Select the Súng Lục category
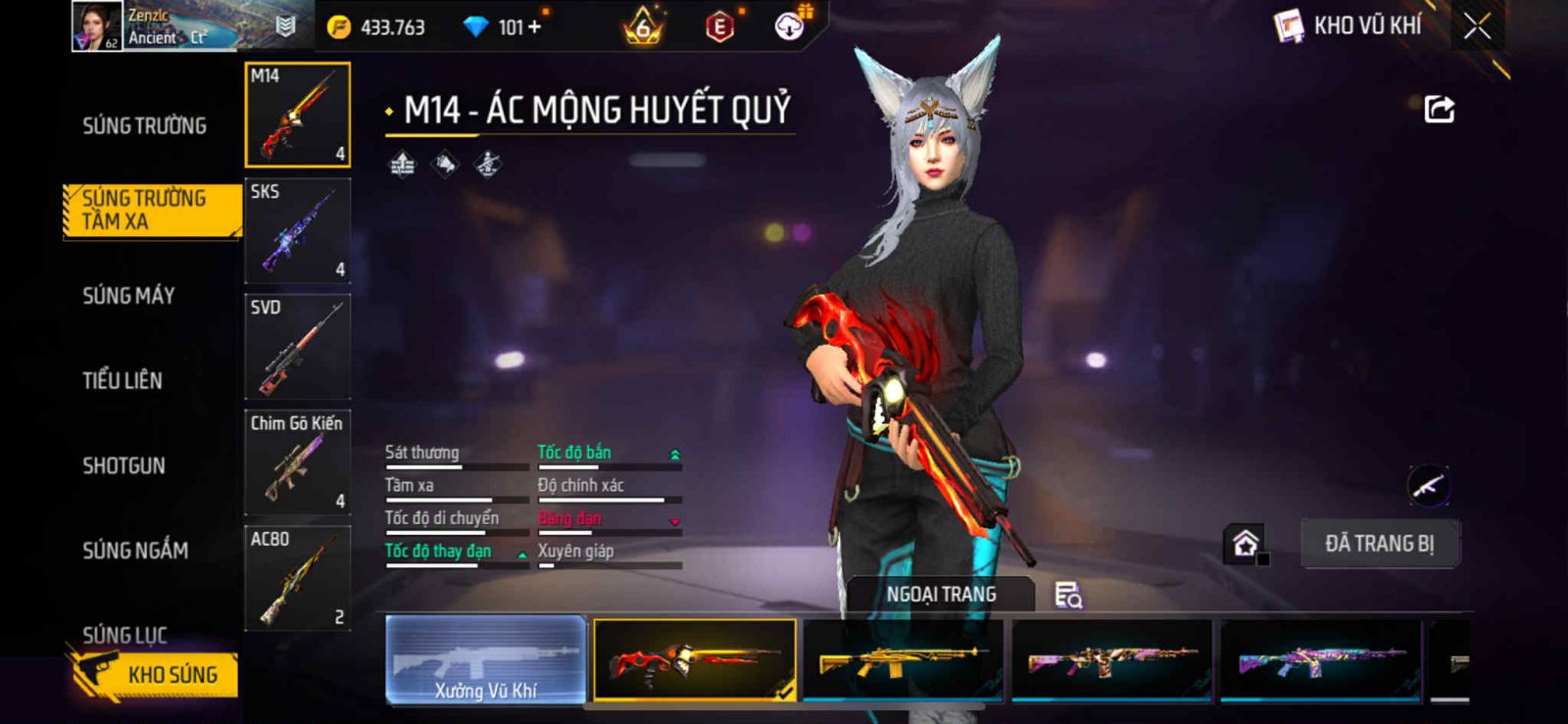 point(124,635)
